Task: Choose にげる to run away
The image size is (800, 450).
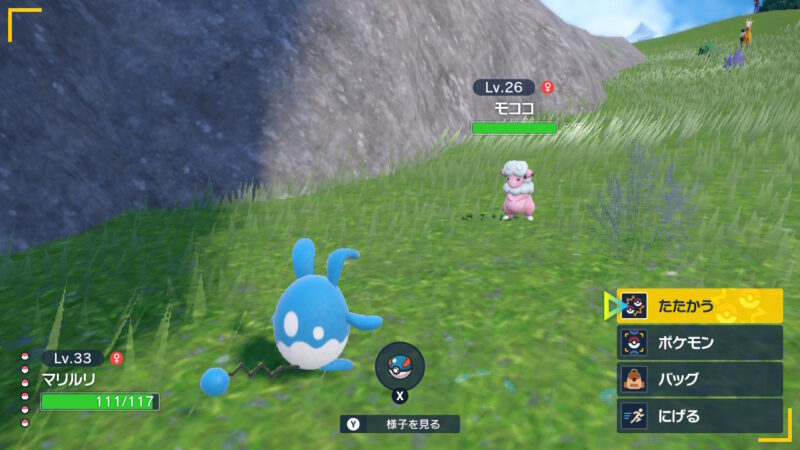Action: click(x=699, y=416)
